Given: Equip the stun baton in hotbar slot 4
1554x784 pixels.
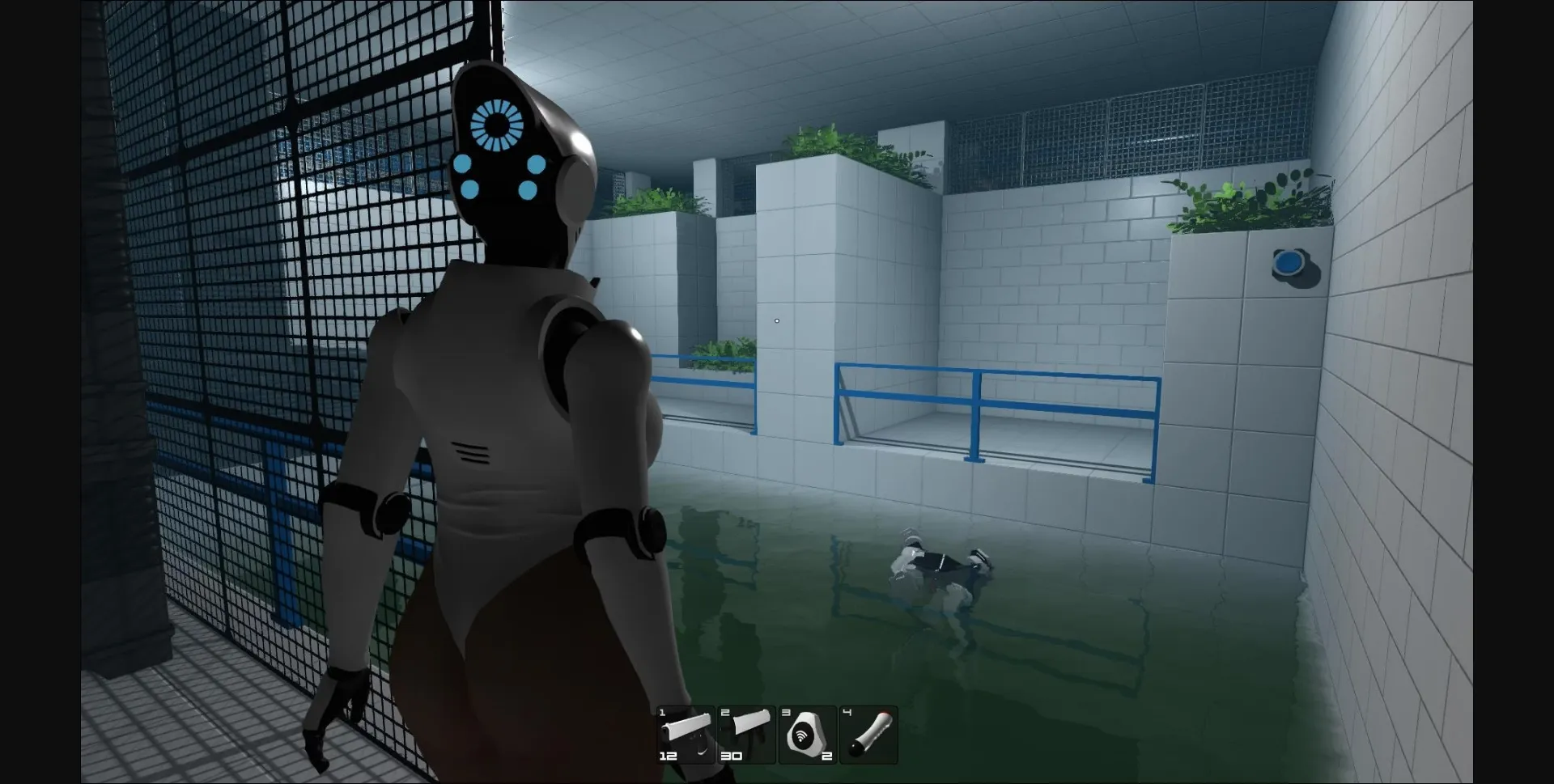Looking at the screenshot, I should pyautogui.click(x=869, y=732).
